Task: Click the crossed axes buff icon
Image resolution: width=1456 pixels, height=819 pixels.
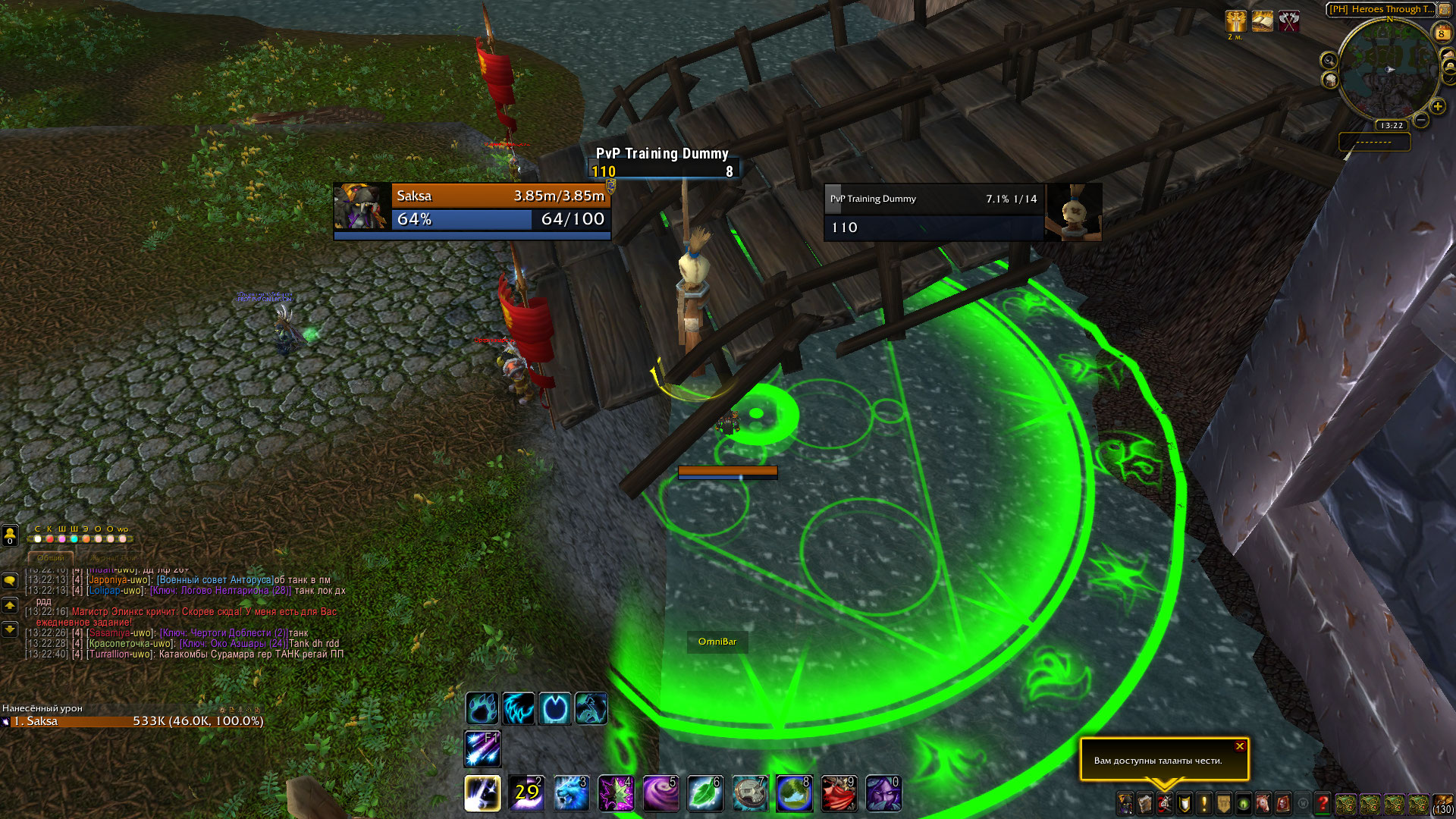Action: pyautogui.click(x=1289, y=21)
